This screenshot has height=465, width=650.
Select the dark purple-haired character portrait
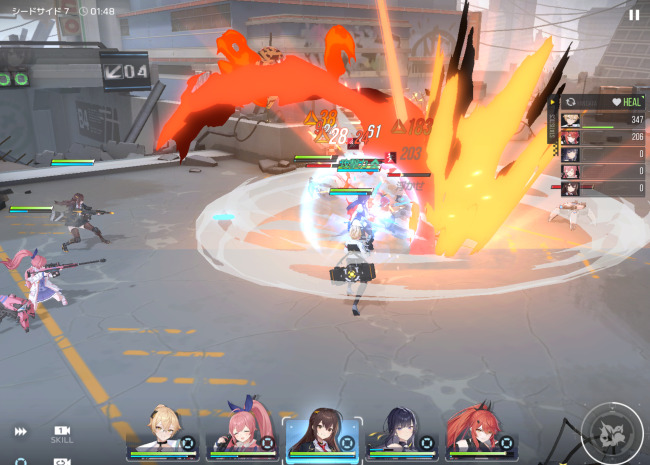pyautogui.click(x=401, y=433)
